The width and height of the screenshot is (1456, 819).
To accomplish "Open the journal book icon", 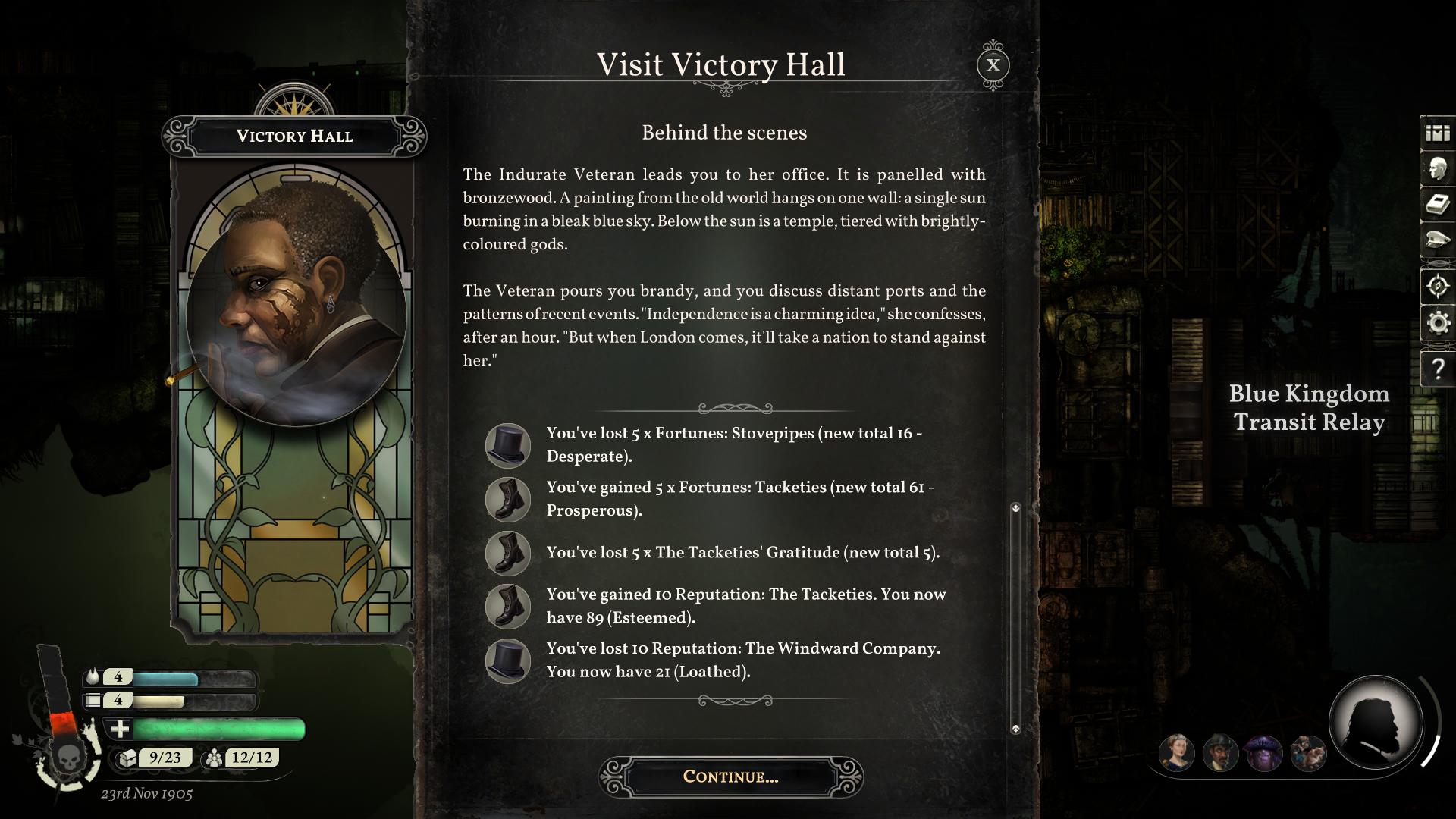I will click(x=1437, y=205).
